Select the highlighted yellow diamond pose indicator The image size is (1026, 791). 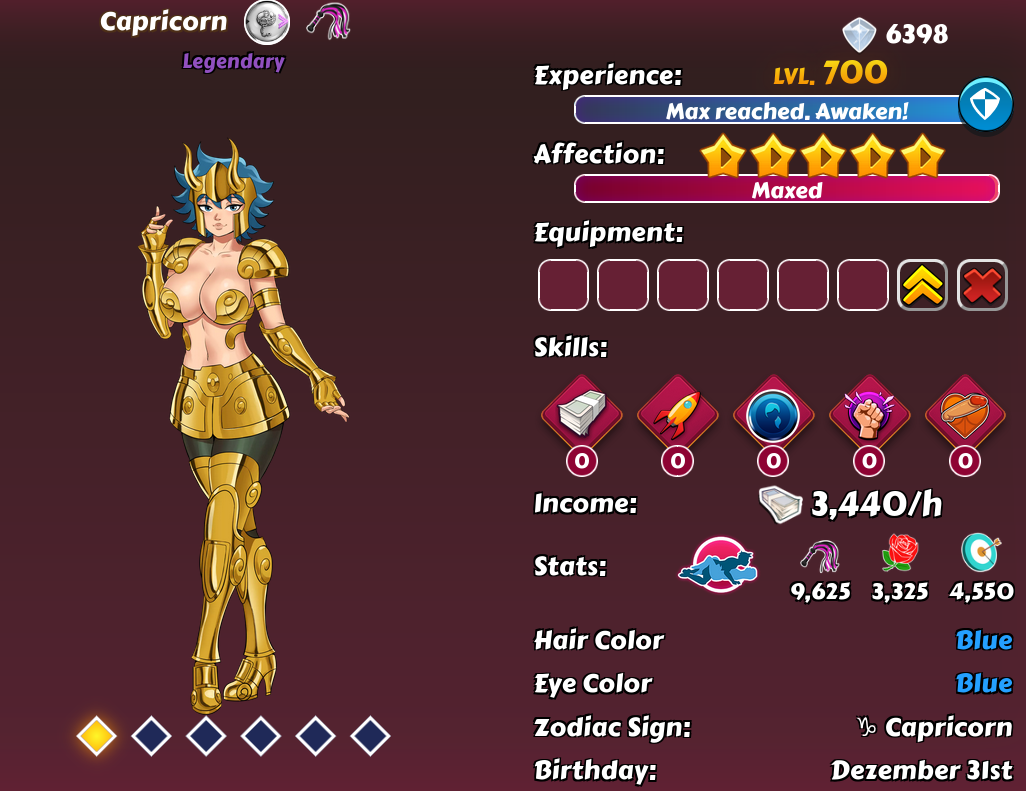[96, 736]
